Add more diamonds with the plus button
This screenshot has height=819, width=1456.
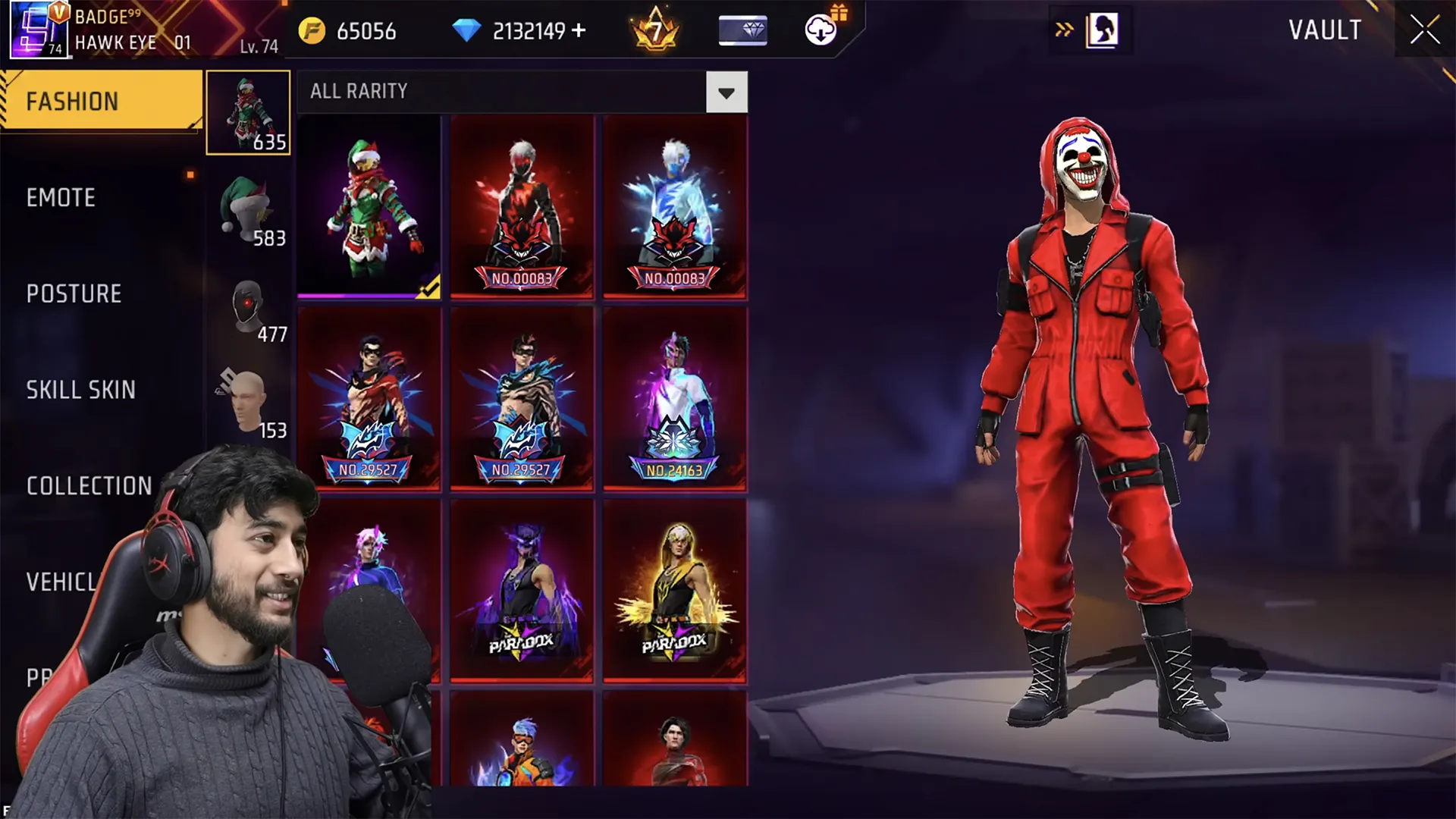pyautogui.click(x=579, y=30)
